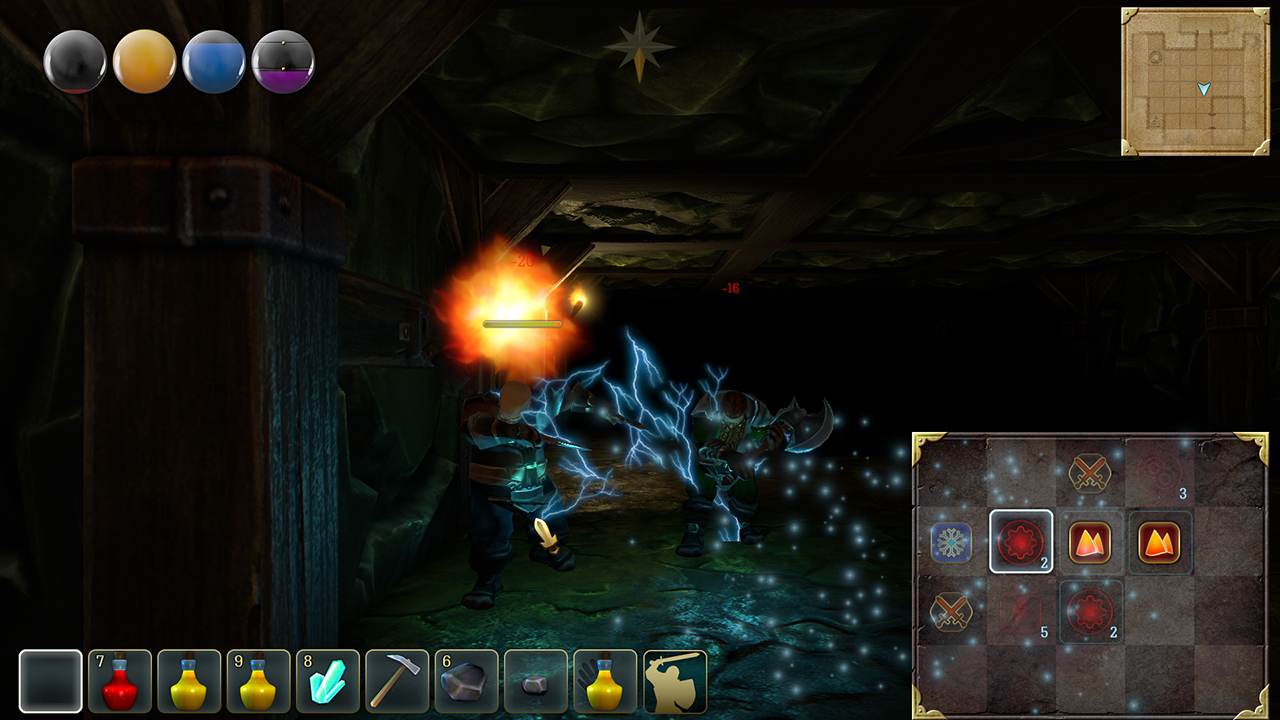Choose the small grey stone slot
Viewport: 1280px width, 720px height.
point(536,681)
